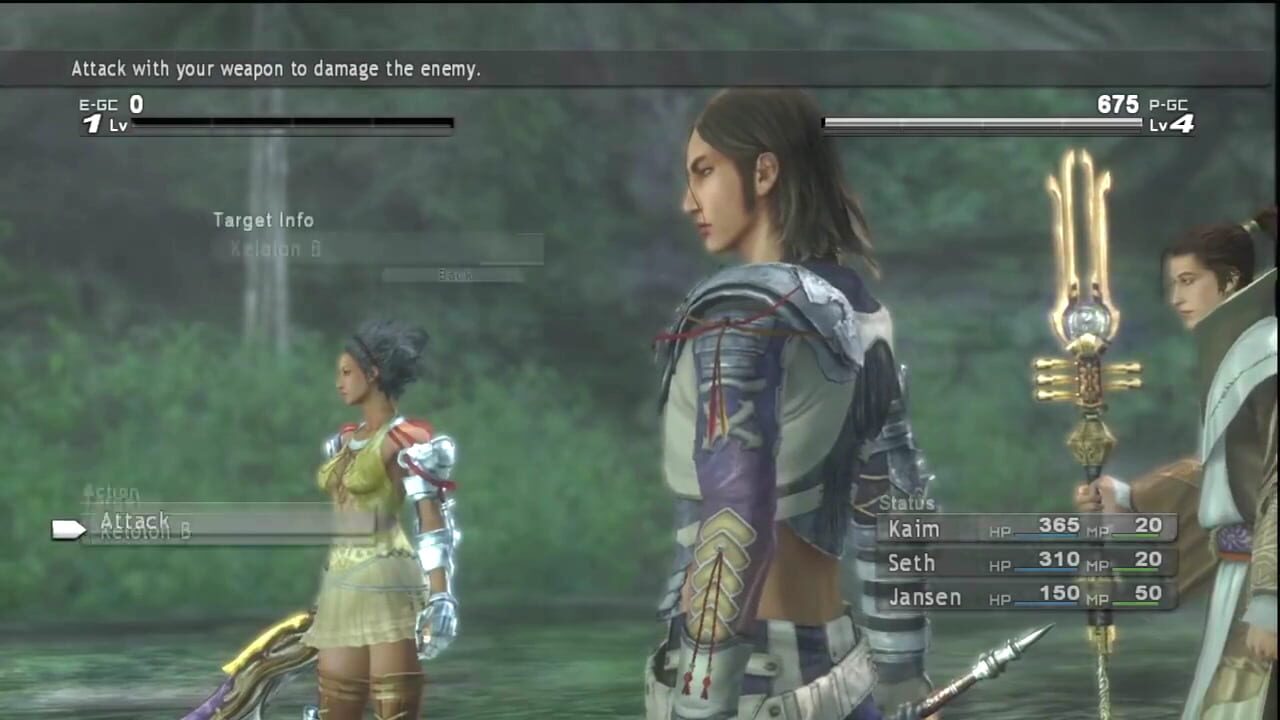Click Seth's MP value of 20
Screen dimensions: 1280x720
(1148, 562)
